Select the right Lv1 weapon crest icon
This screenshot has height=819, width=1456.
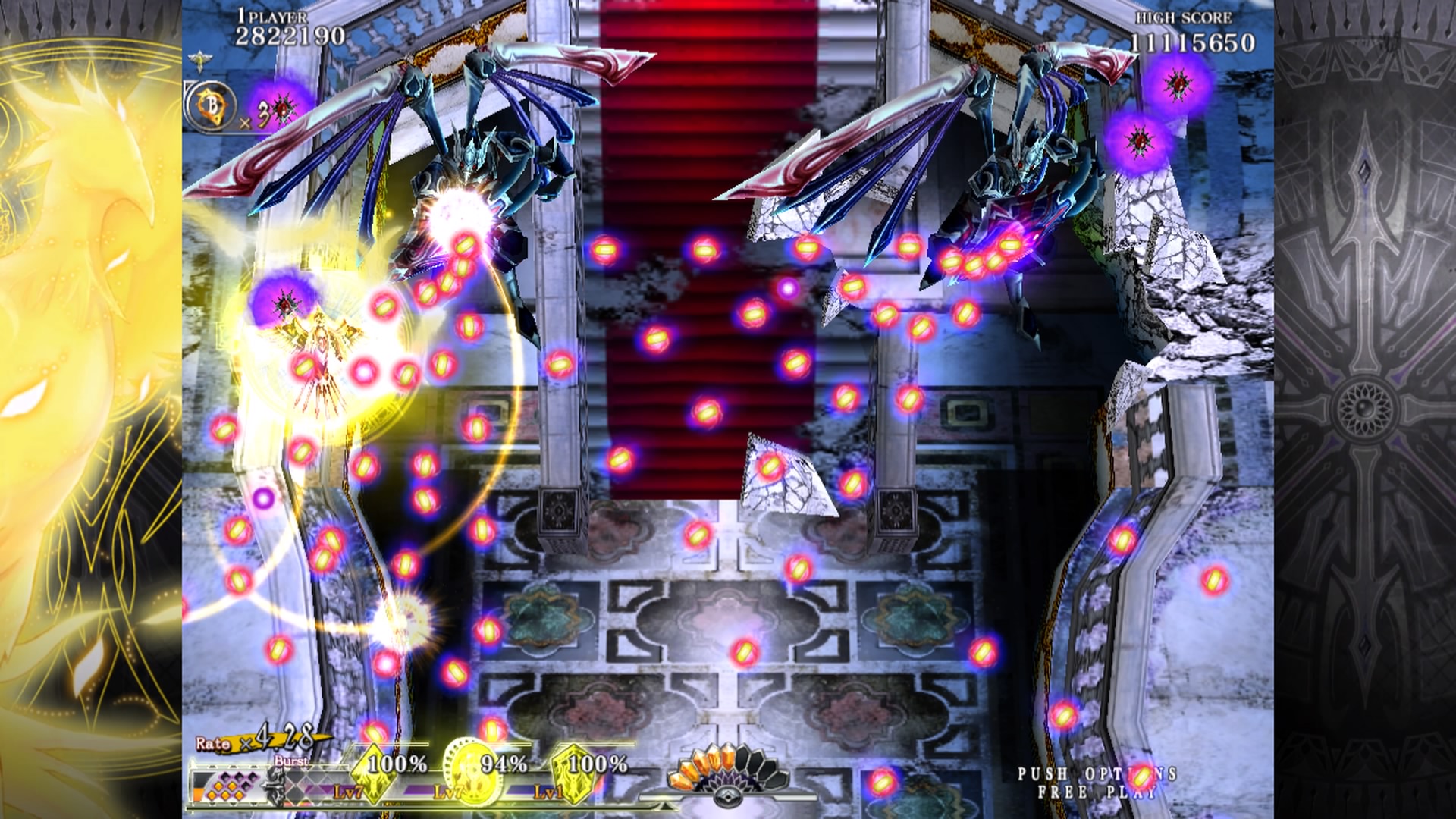click(573, 775)
